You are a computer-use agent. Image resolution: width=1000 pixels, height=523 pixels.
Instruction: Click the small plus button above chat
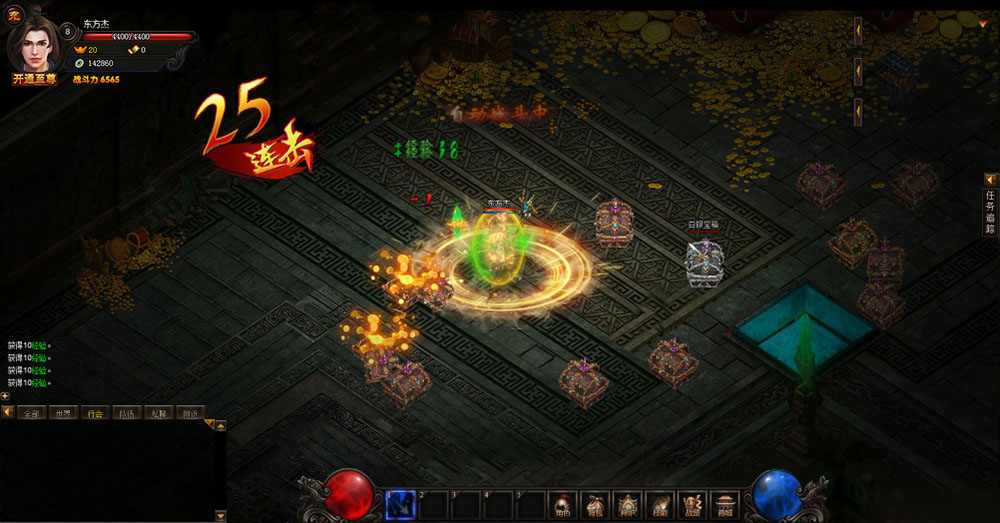point(5,396)
